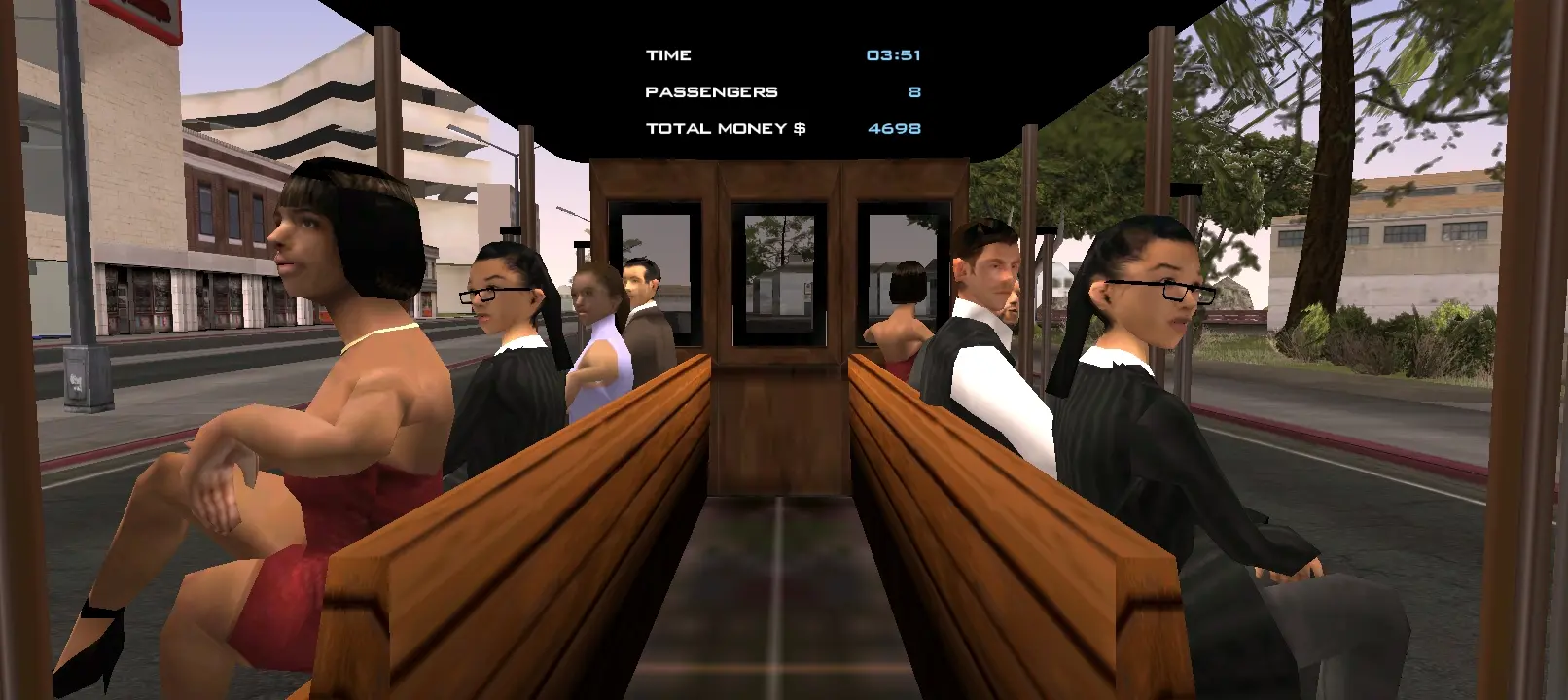Click the TIME label on the HUD

[667, 54]
